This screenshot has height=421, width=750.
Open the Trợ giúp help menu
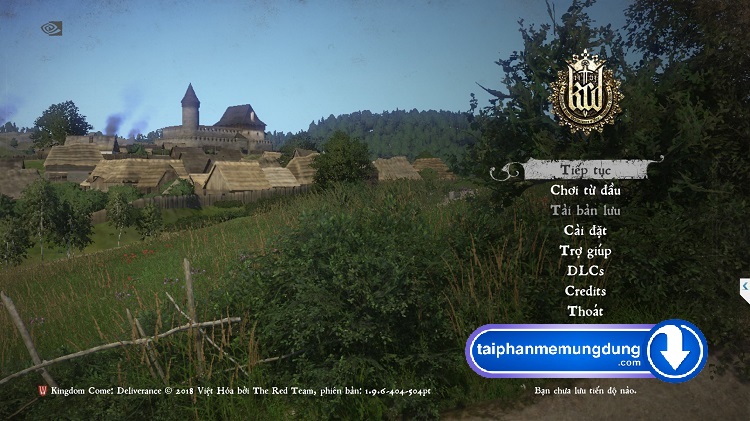tap(585, 251)
